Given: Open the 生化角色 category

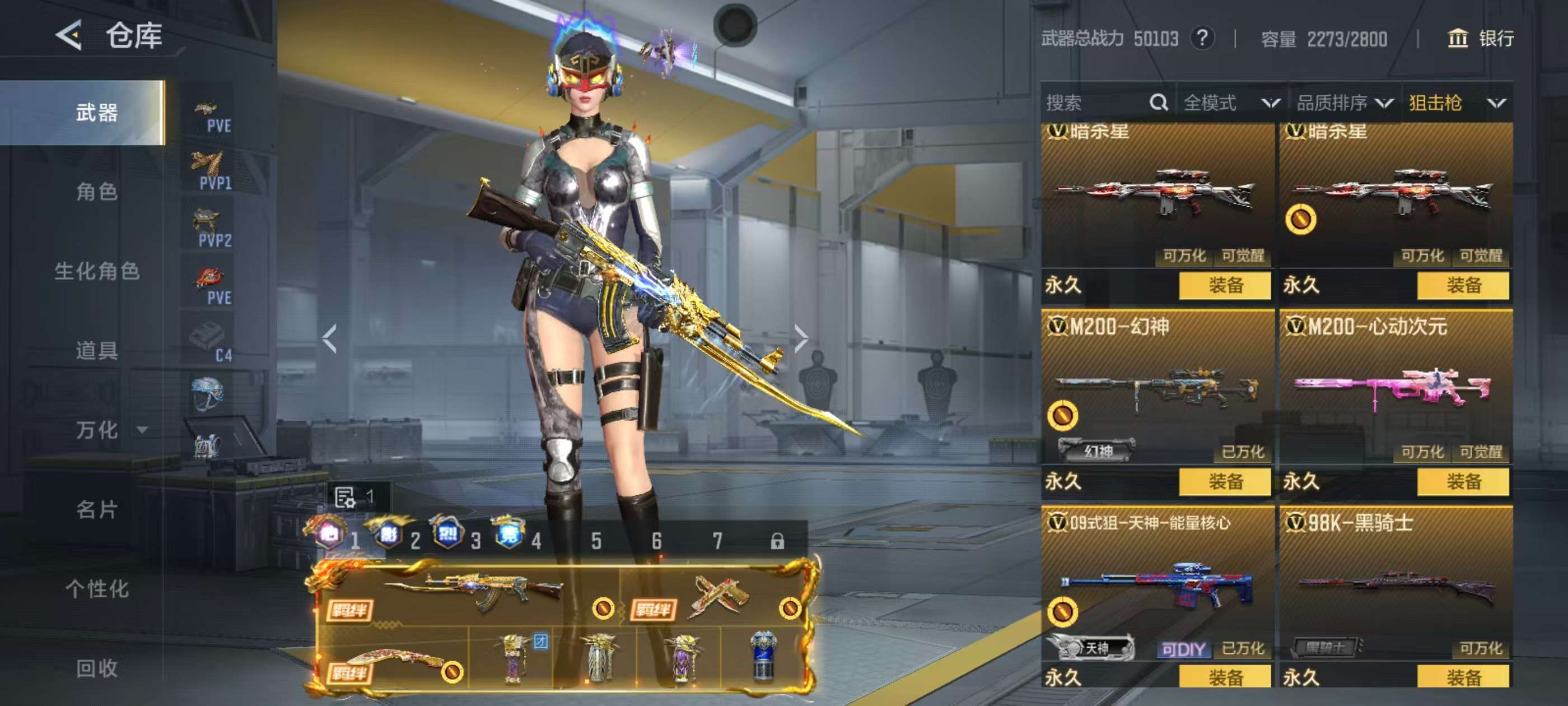Looking at the screenshot, I should click(97, 271).
